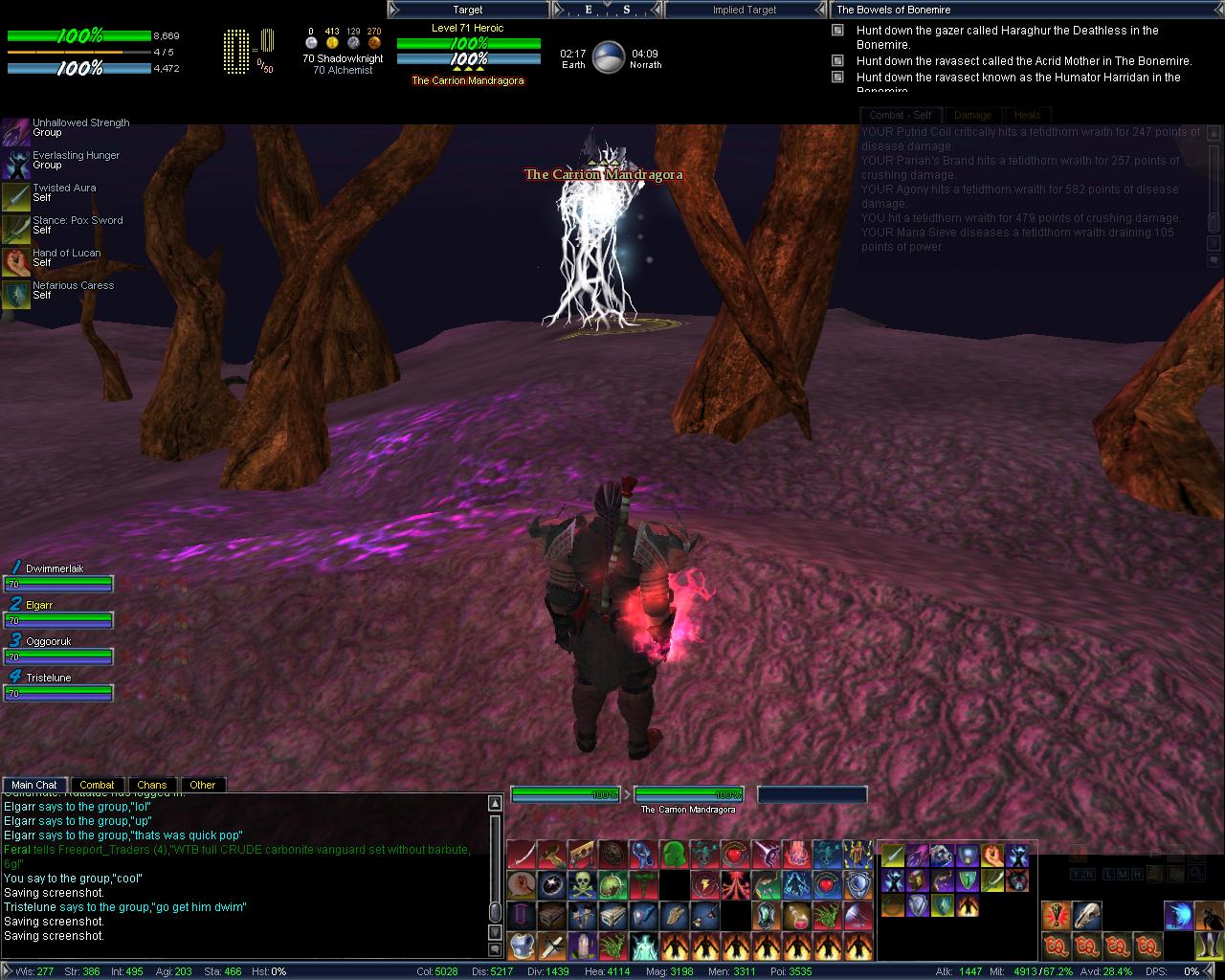Open the Heals combat log tab
Image resolution: width=1225 pixels, height=980 pixels.
click(1027, 115)
